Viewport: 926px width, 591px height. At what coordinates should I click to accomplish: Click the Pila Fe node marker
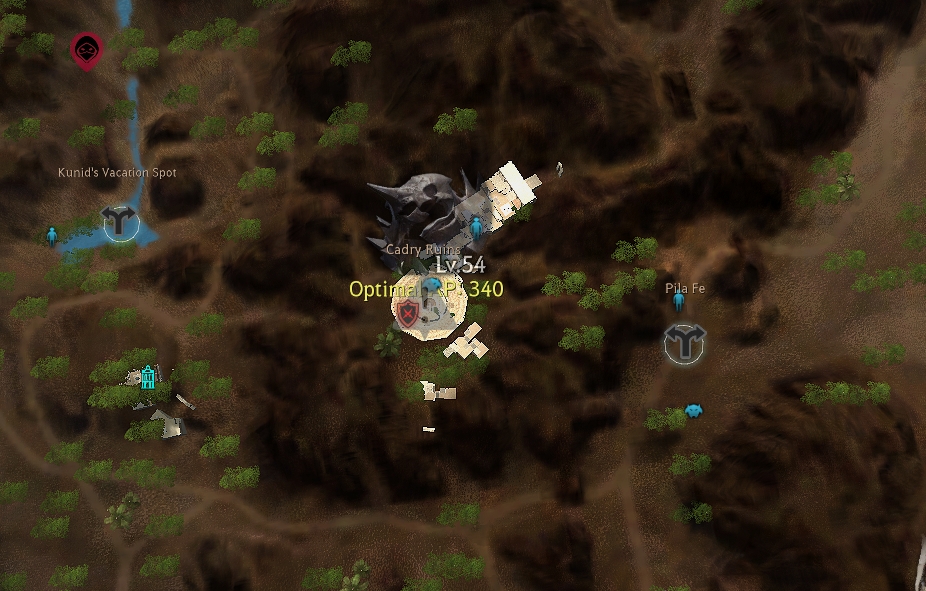pyautogui.click(x=685, y=344)
